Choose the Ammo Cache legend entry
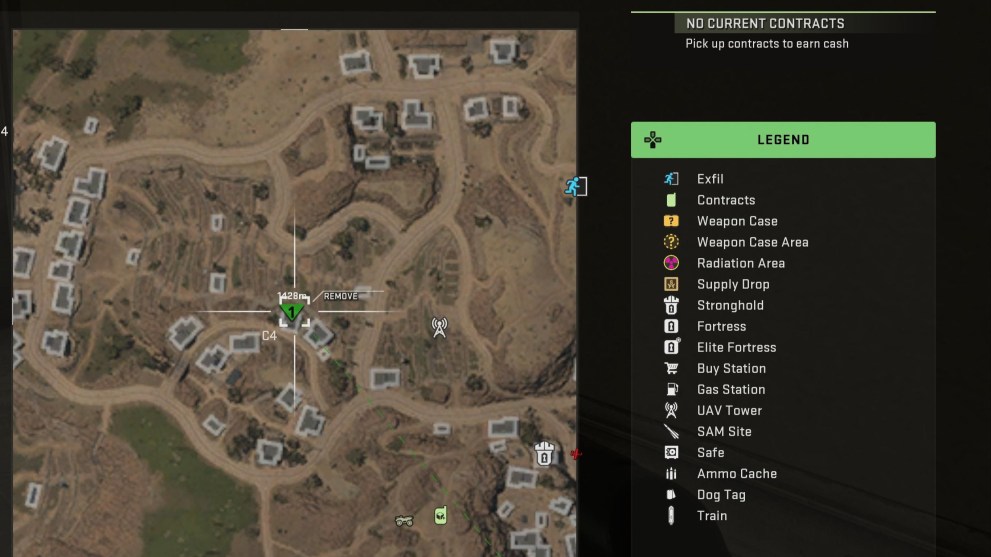This screenshot has width=991, height=557. (x=736, y=473)
